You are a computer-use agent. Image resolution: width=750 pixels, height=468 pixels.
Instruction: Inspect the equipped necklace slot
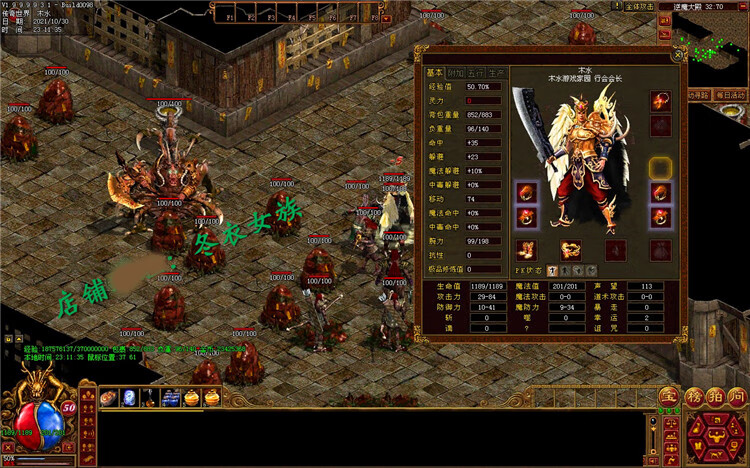click(x=659, y=101)
